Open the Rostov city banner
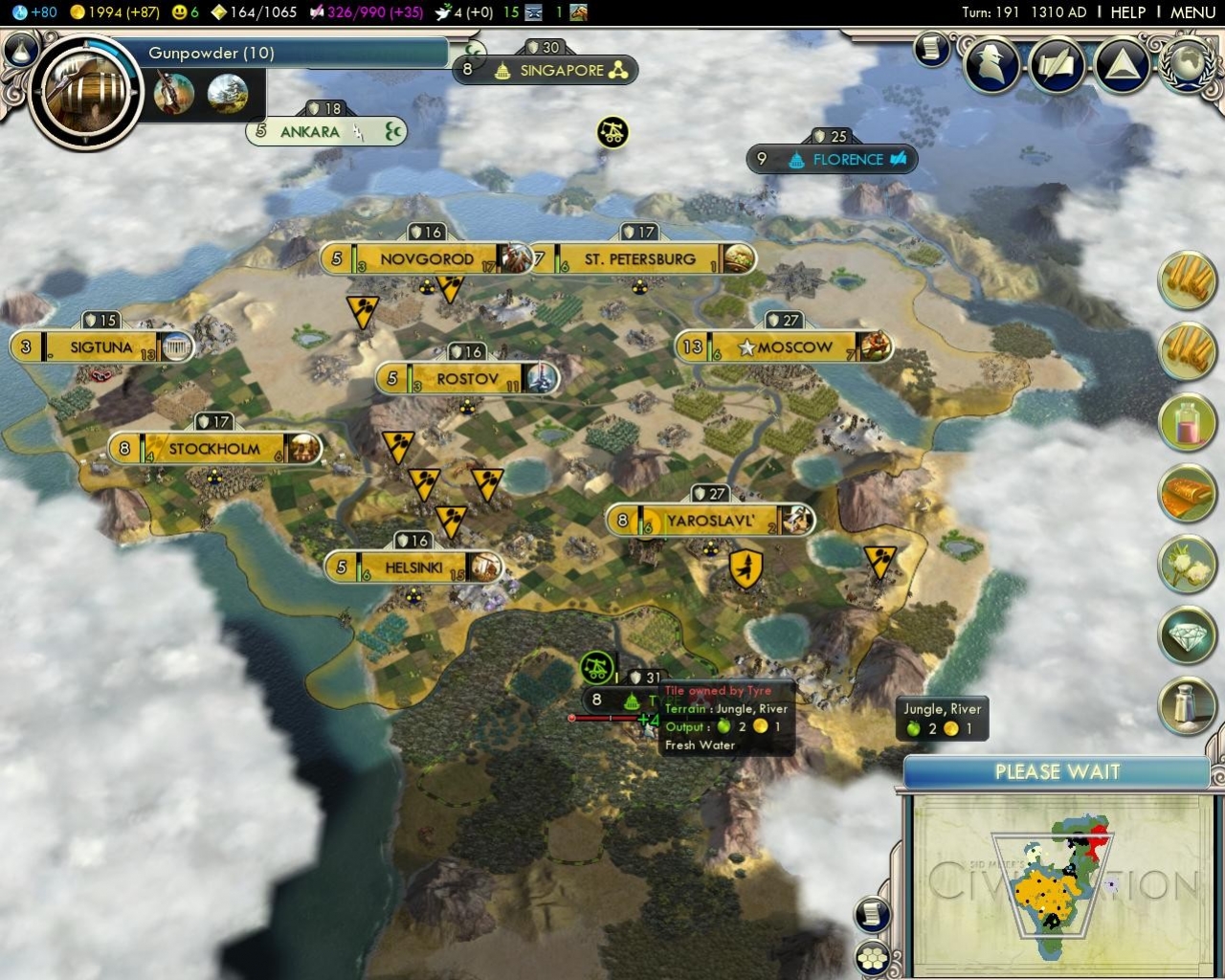 467,379
